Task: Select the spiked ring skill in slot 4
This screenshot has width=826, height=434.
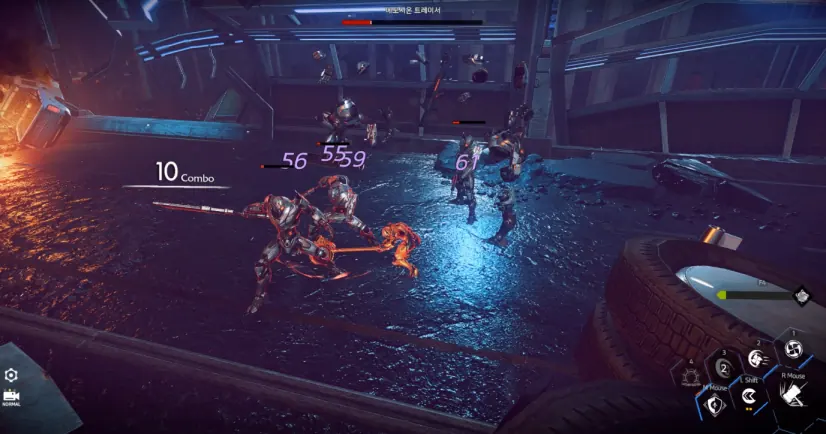Action: 691,377
